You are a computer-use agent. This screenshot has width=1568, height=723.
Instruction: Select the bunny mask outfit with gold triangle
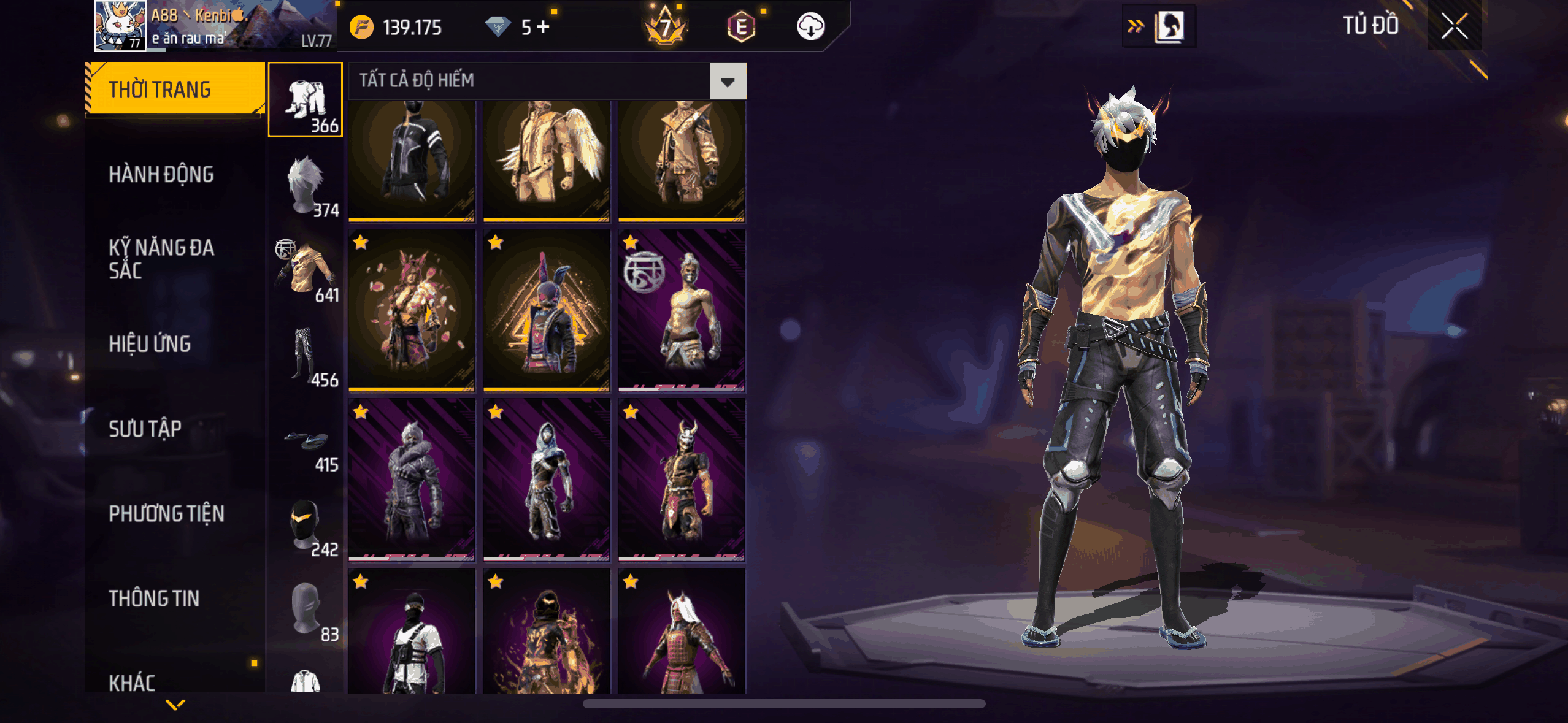[546, 310]
